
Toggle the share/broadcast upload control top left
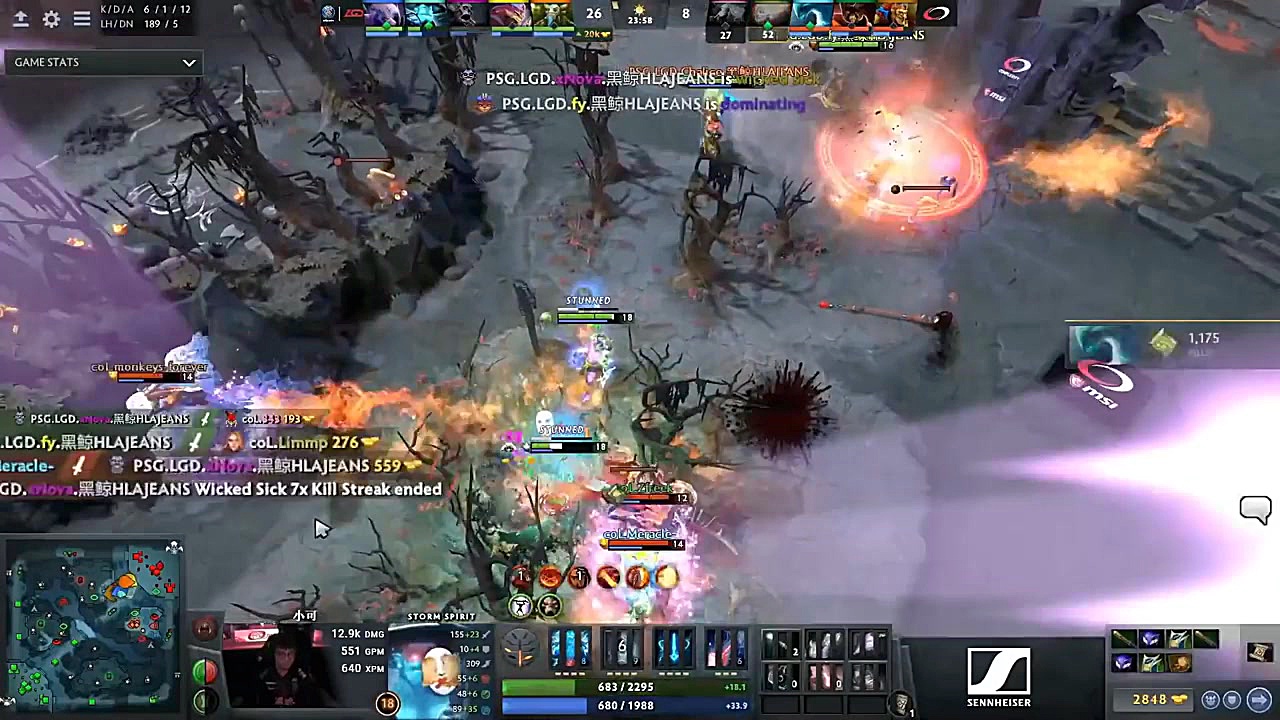click(x=22, y=19)
